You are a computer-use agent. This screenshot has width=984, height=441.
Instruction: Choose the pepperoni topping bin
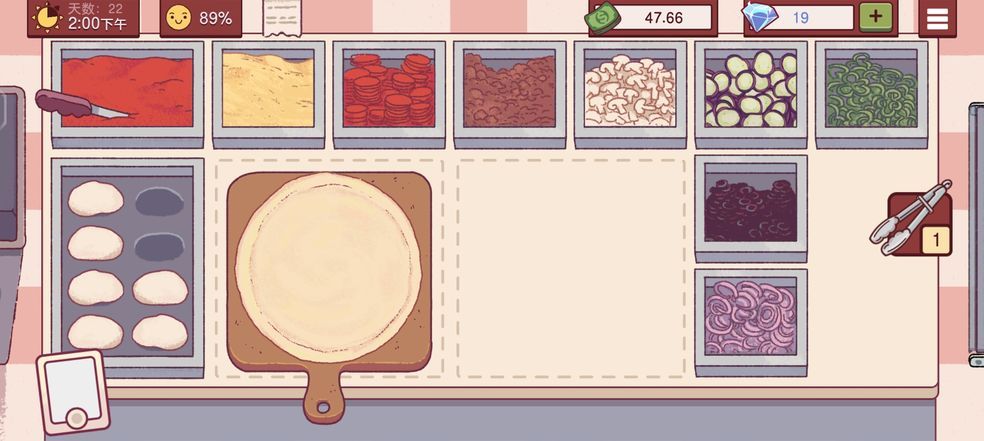pyautogui.click(x=389, y=90)
